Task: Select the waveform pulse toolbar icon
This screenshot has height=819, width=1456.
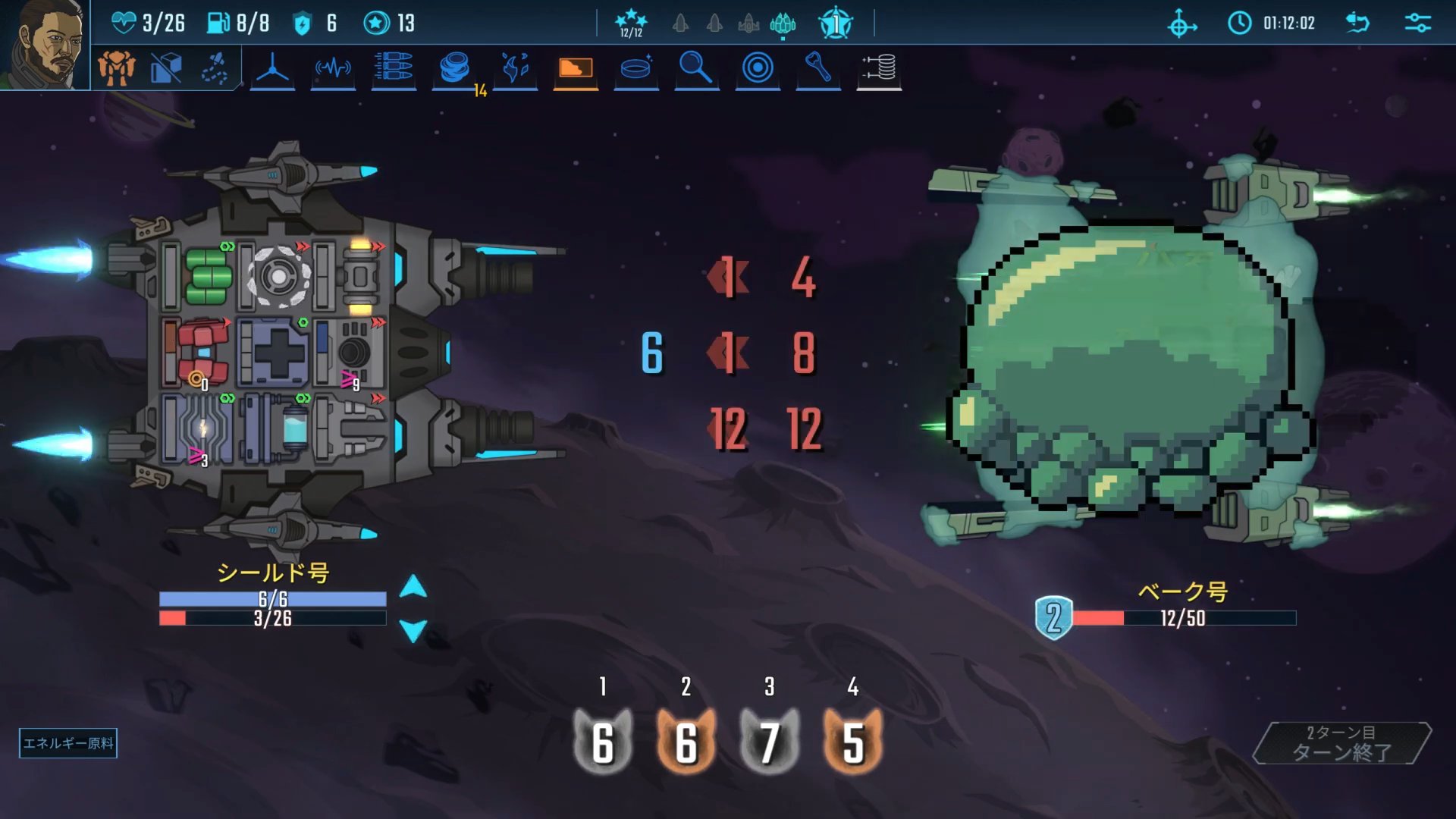Action: point(333,68)
